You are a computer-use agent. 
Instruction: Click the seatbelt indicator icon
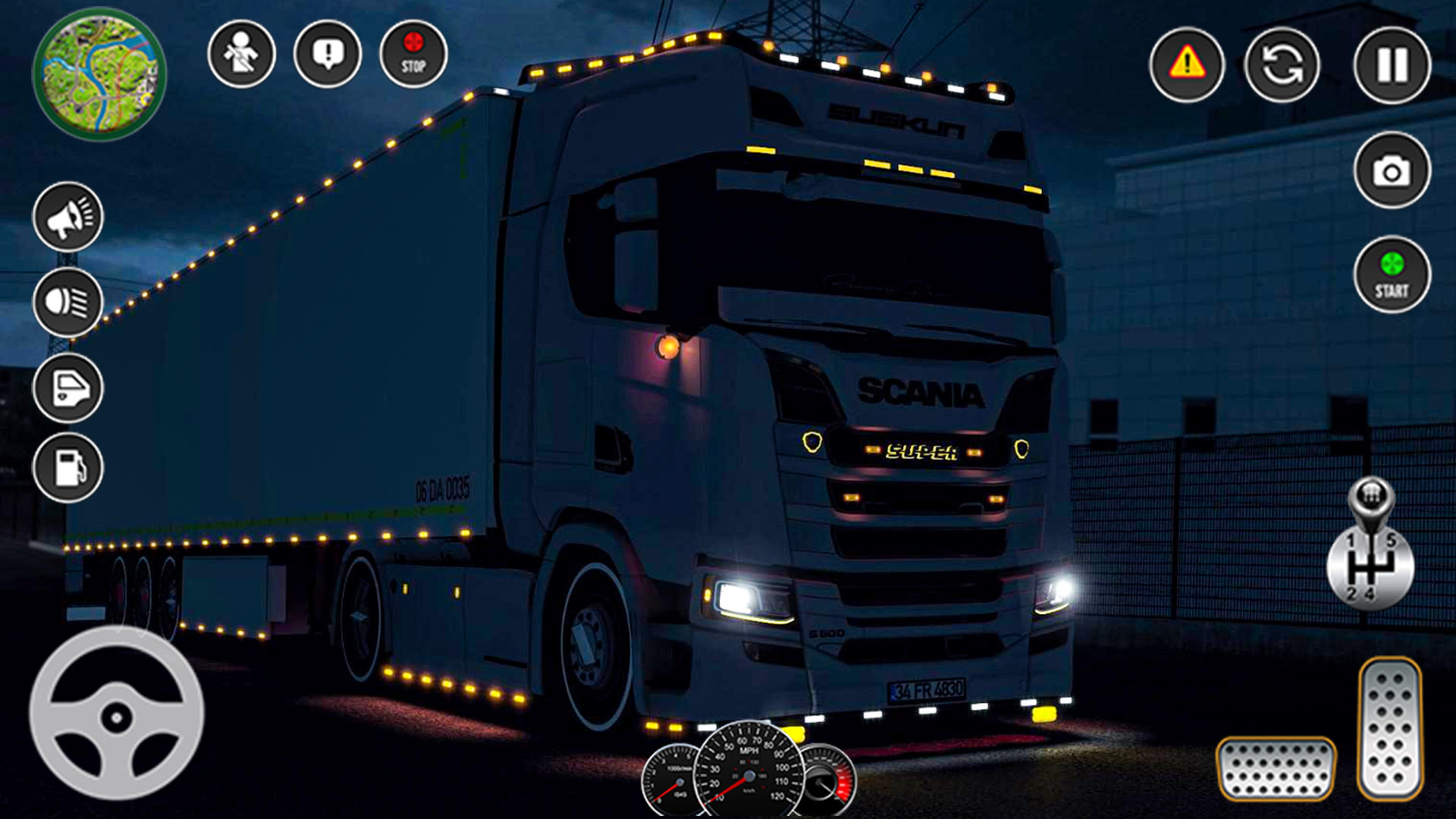click(241, 53)
